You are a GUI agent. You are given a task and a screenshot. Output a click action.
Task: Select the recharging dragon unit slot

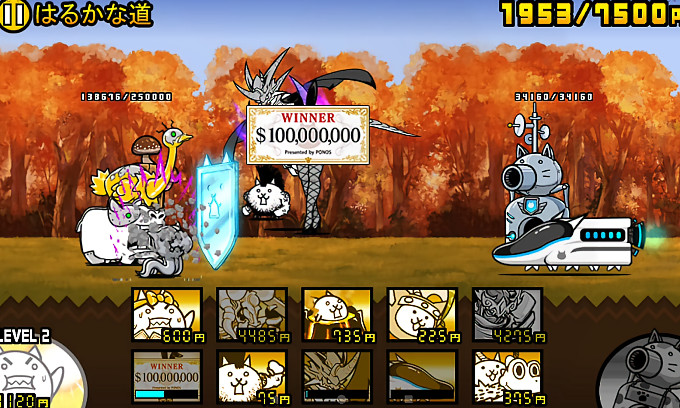[337, 376]
